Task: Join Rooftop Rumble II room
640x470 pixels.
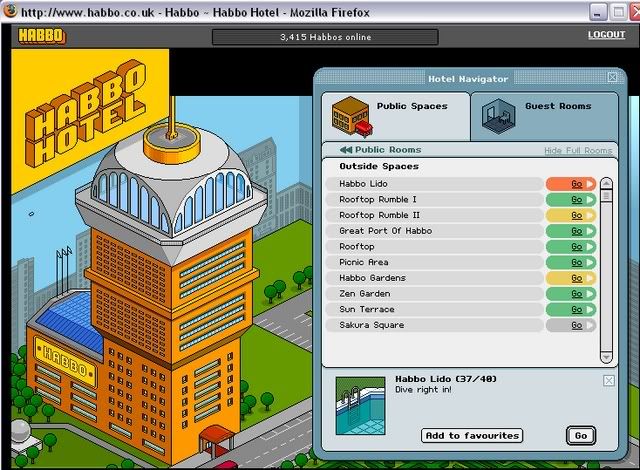Action: pyautogui.click(x=576, y=215)
